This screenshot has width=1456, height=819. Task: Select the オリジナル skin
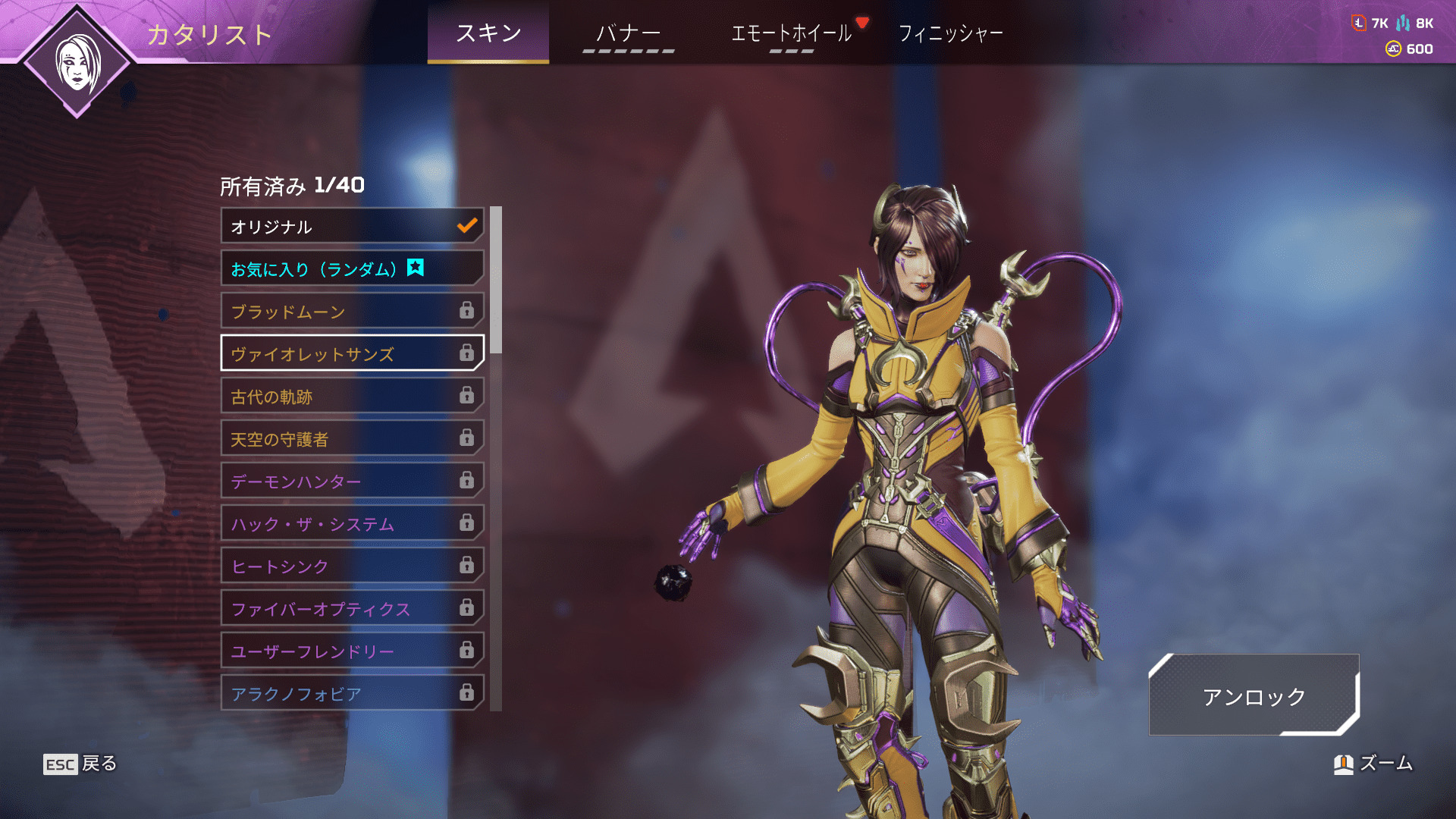(352, 226)
